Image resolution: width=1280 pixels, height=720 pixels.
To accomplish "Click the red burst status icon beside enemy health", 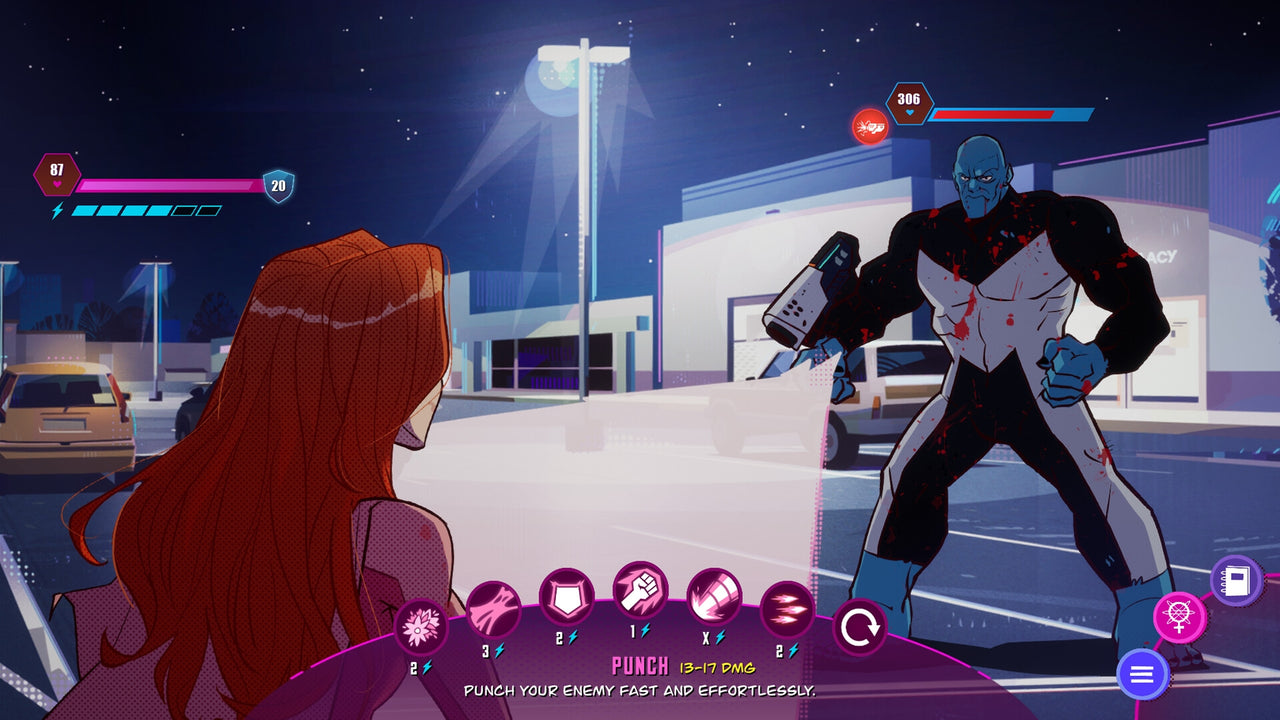I will coord(868,127).
